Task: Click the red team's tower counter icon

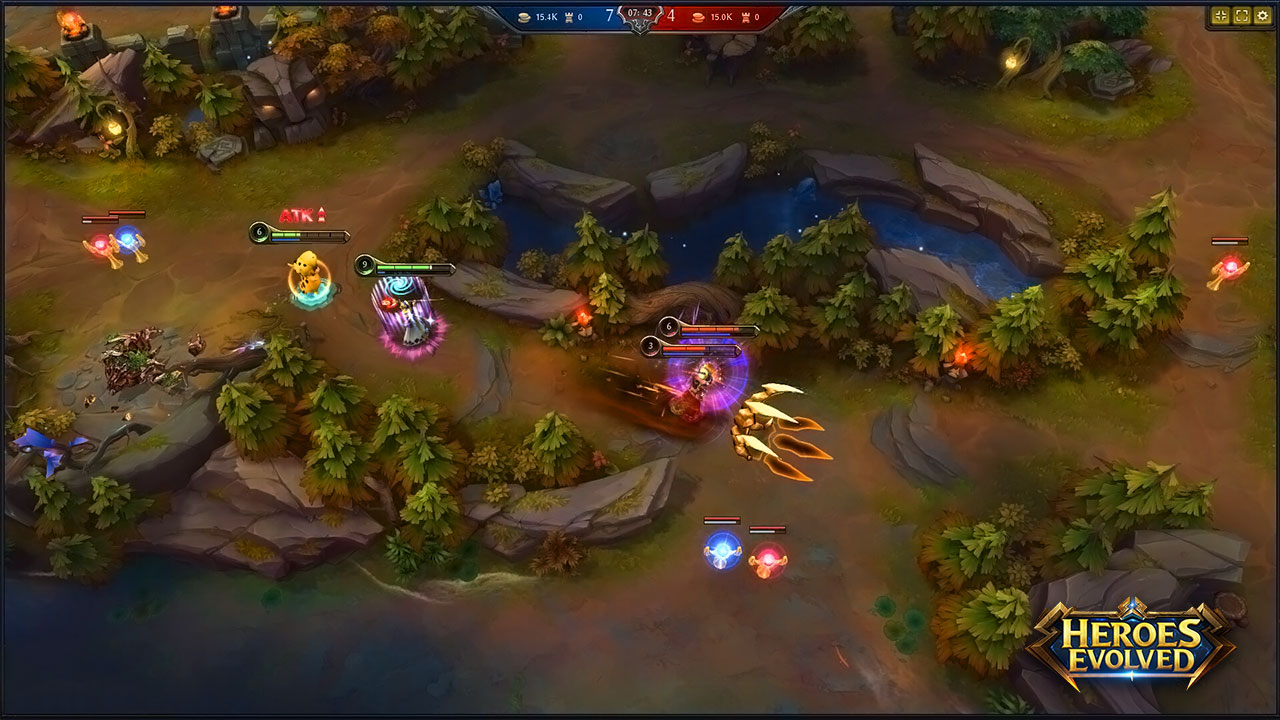Action: tap(746, 16)
